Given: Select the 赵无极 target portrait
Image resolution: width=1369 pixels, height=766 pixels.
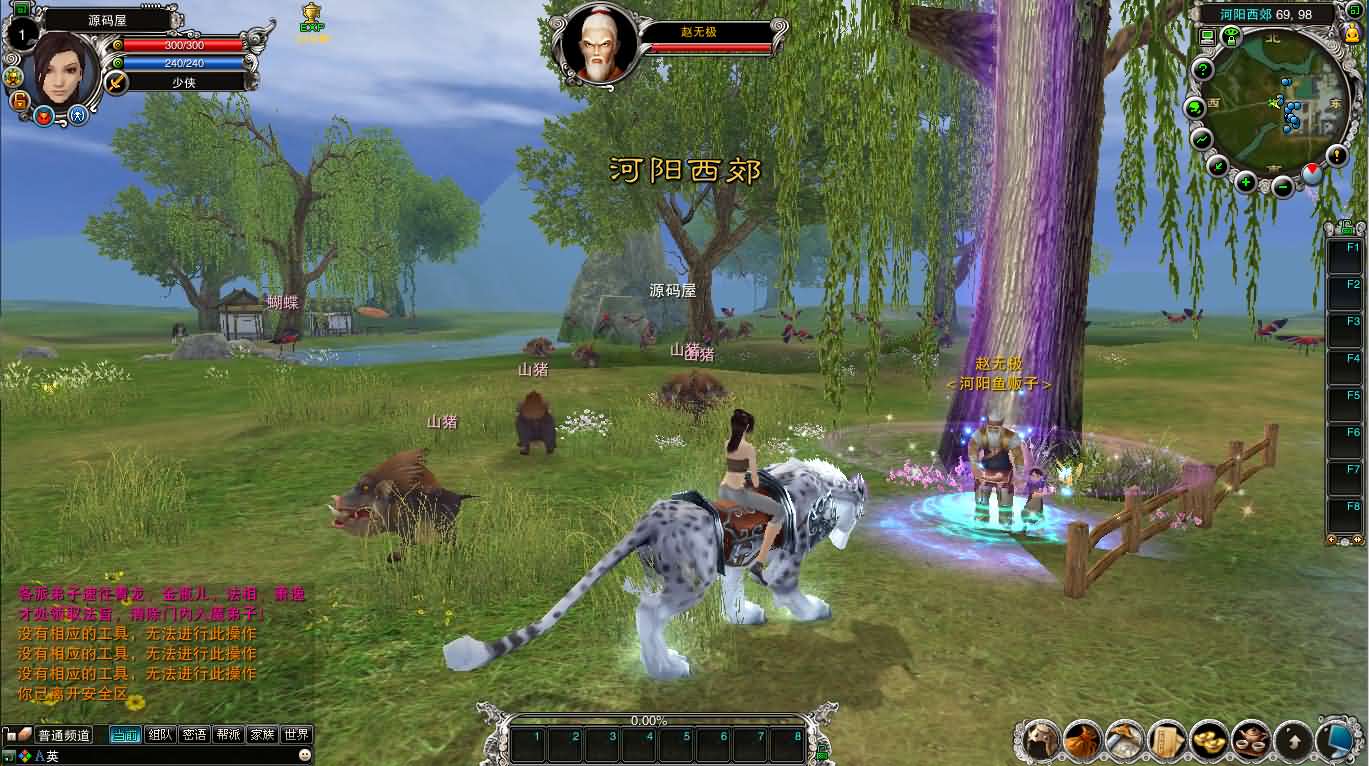Looking at the screenshot, I should [598, 45].
